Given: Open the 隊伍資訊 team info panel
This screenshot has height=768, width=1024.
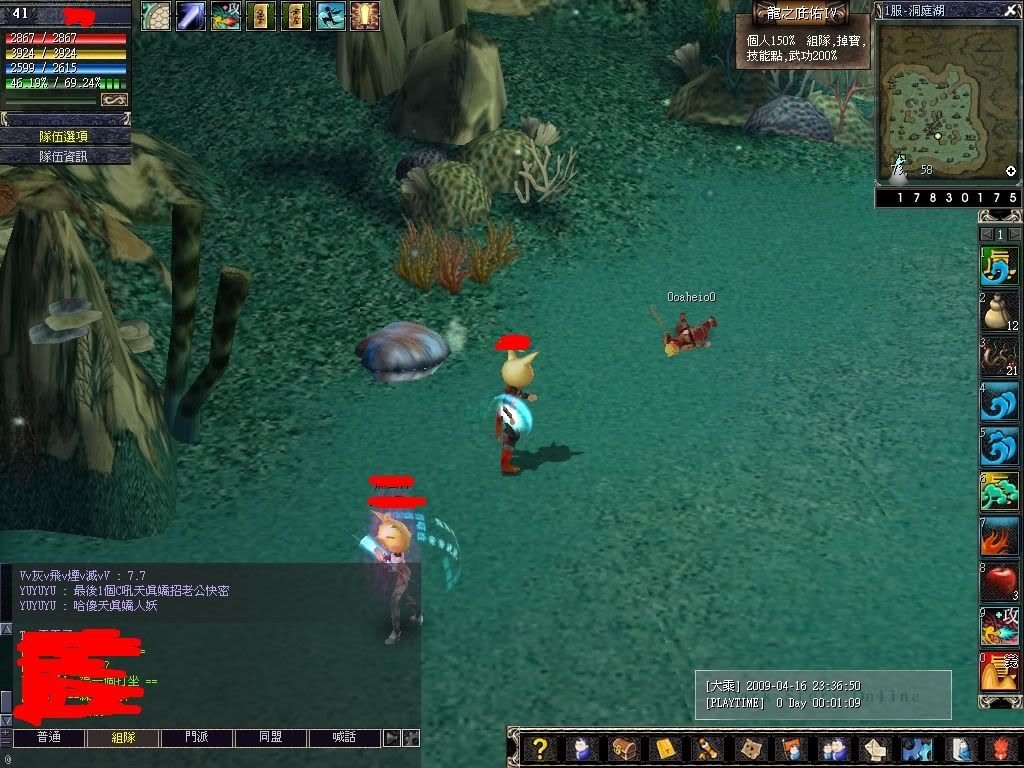Looking at the screenshot, I should point(65,156).
